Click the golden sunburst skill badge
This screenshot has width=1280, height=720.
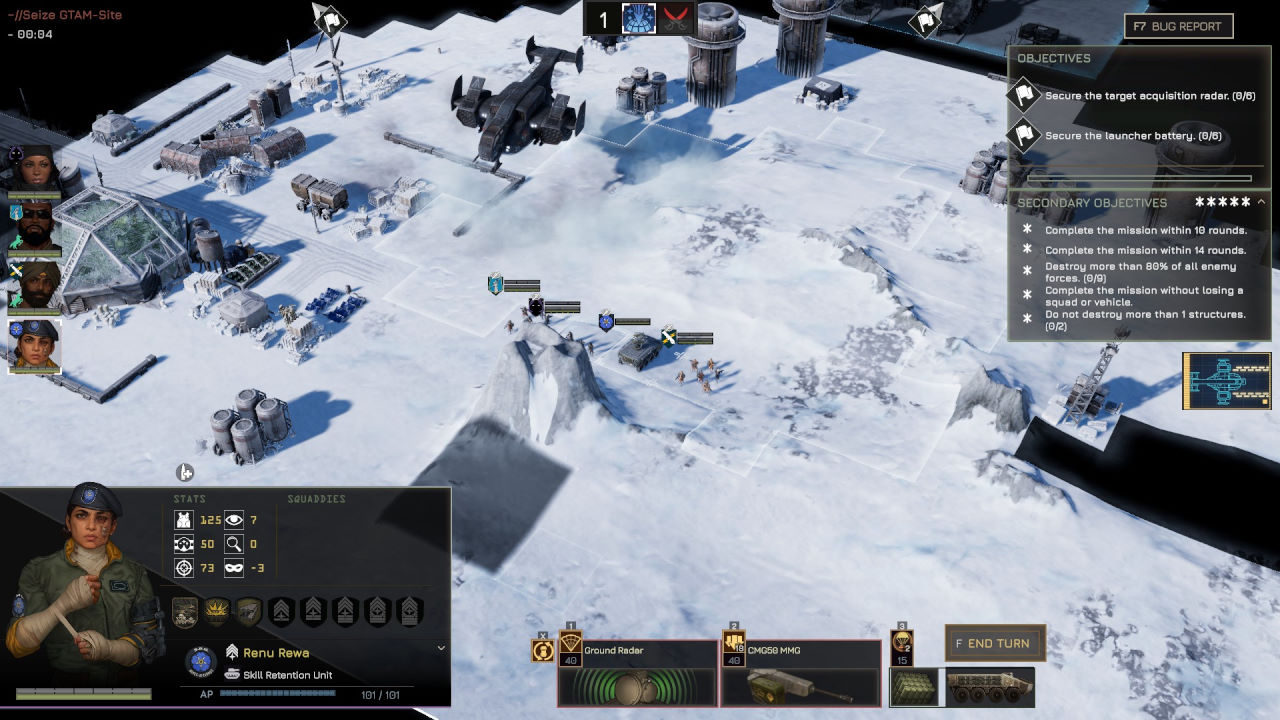click(216, 611)
